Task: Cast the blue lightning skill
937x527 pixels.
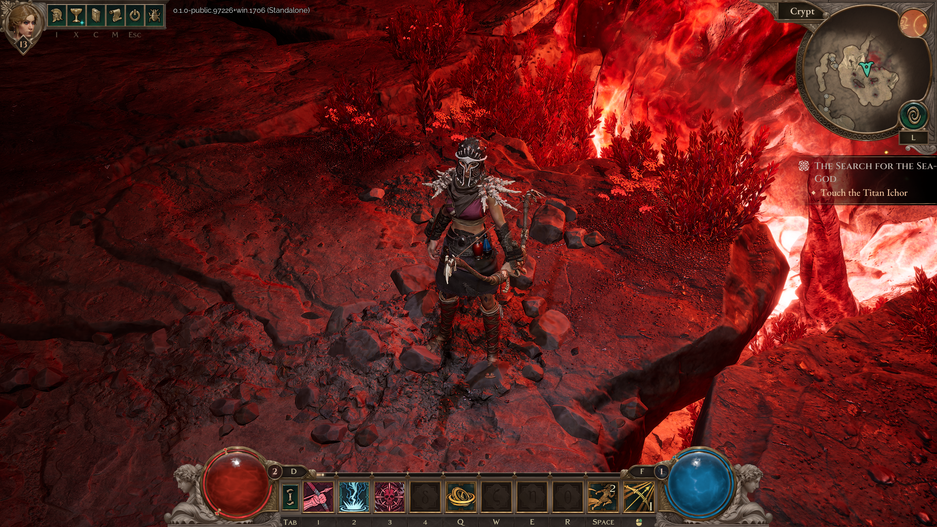Action: click(354, 496)
